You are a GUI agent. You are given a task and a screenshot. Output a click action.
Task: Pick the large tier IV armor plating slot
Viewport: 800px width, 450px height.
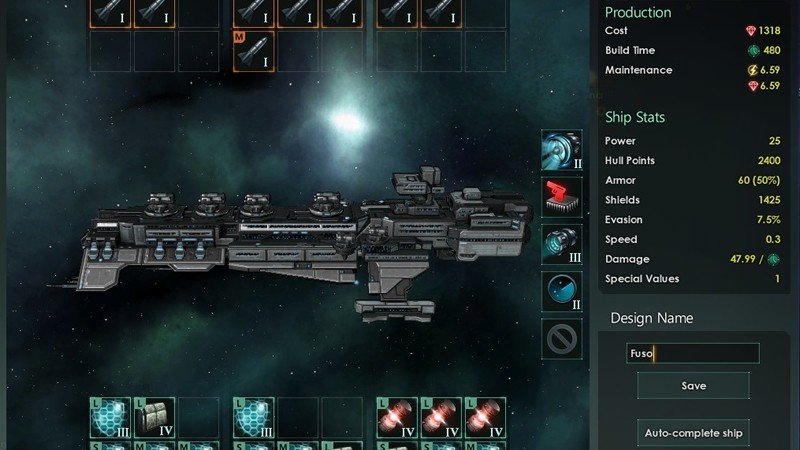155,417
